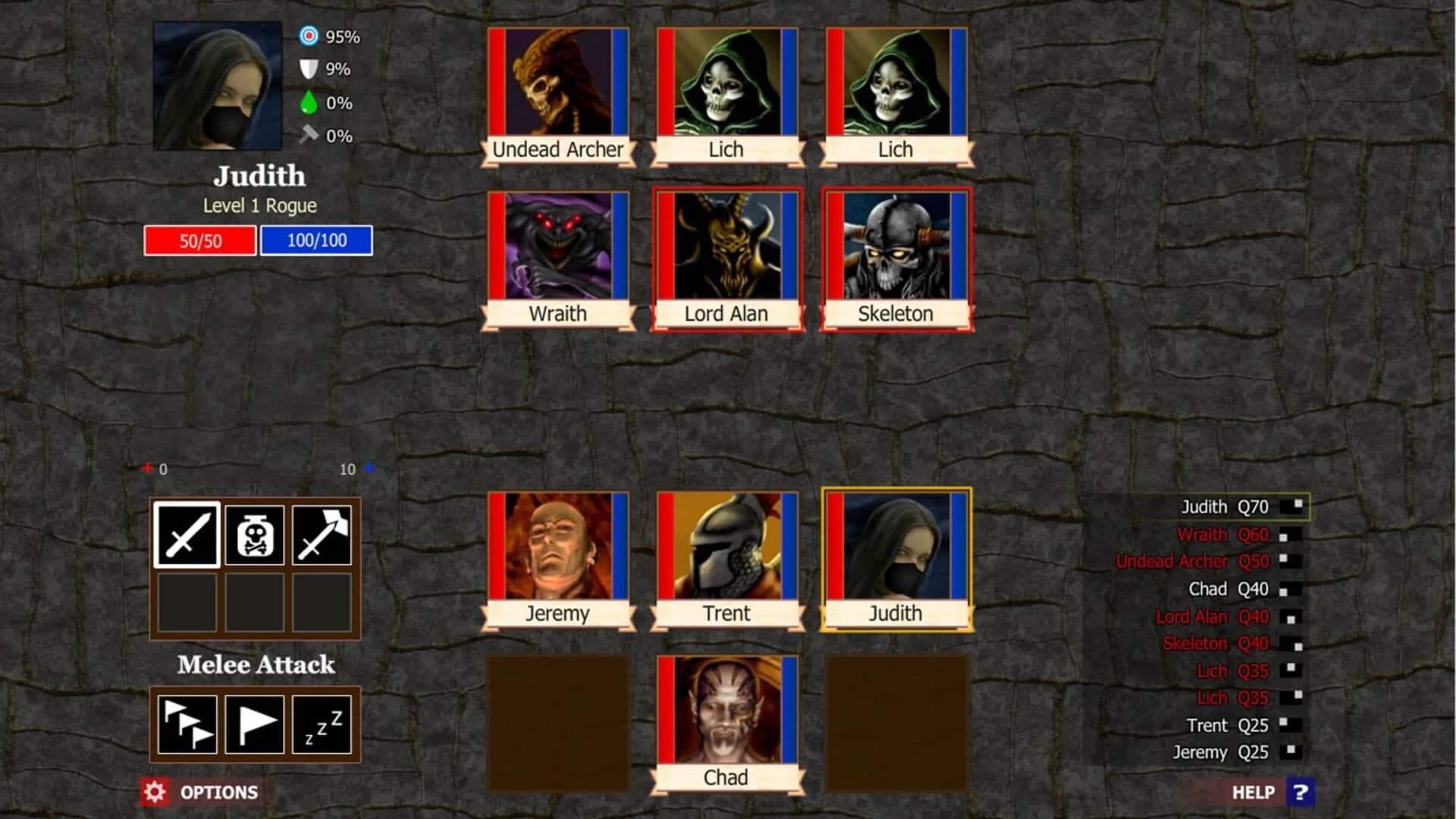The image size is (1456, 819).
Task: Click the red gear Options icon
Action: point(157,792)
